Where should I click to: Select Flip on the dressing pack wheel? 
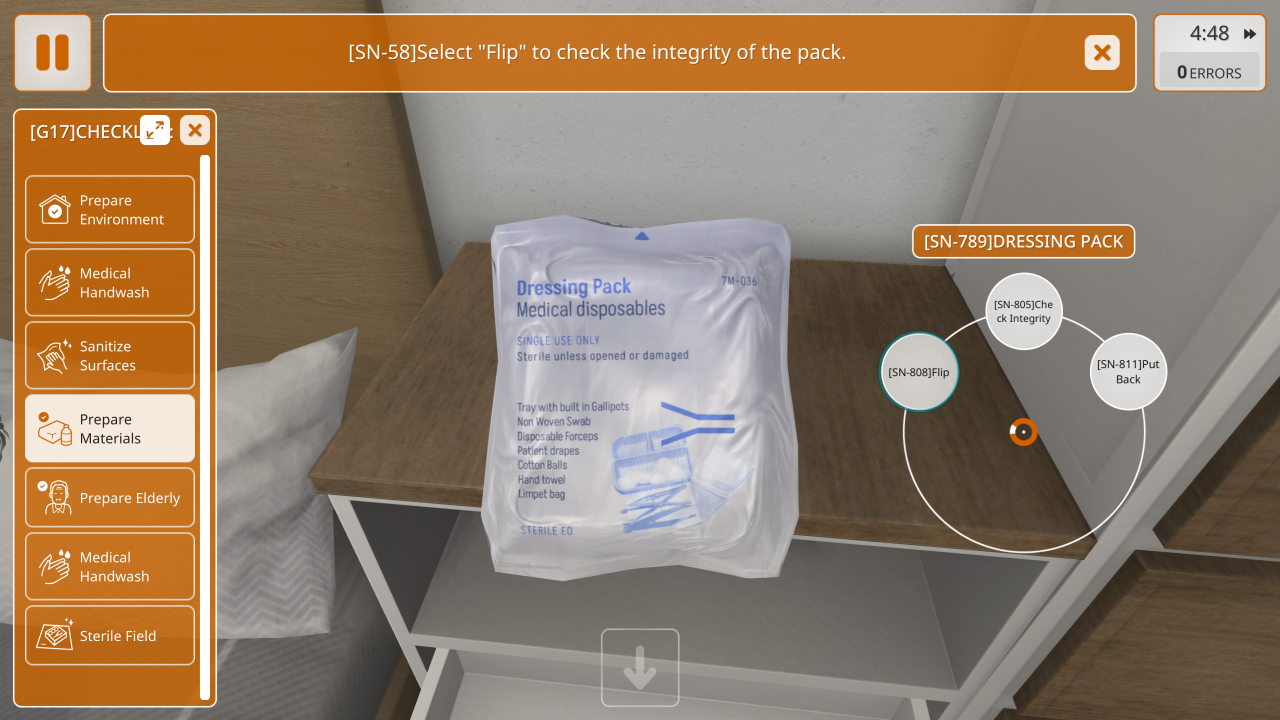click(919, 372)
